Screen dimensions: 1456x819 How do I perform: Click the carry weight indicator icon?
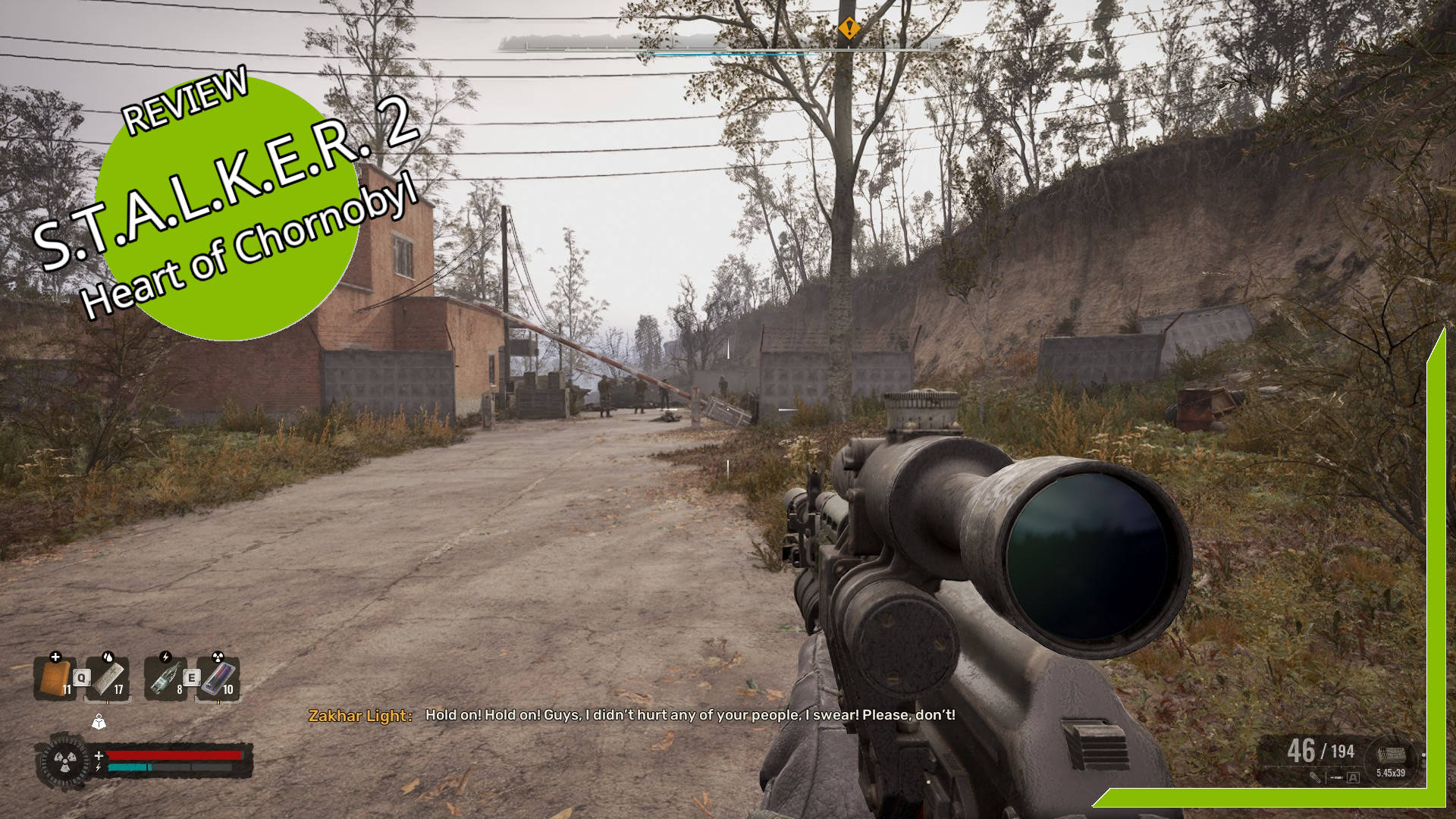pos(99,721)
